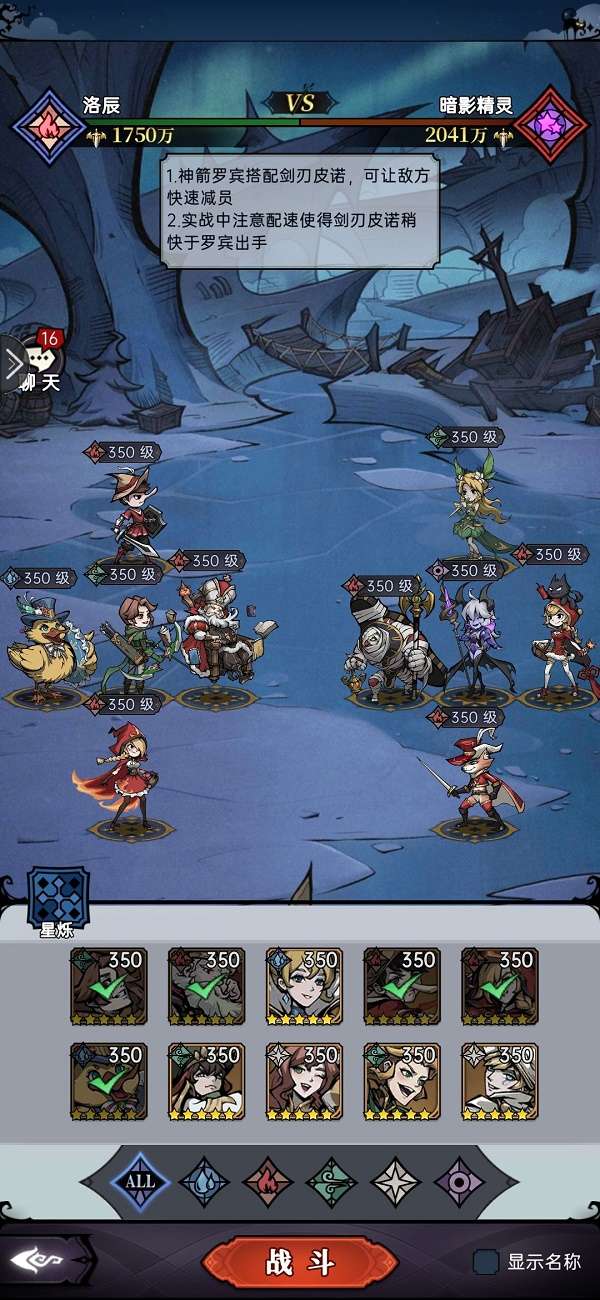Image resolution: width=600 pixels, height=1300 pixels.
Task: Toggle the 显示名称 checkbox
Action: coord(487,1261)
